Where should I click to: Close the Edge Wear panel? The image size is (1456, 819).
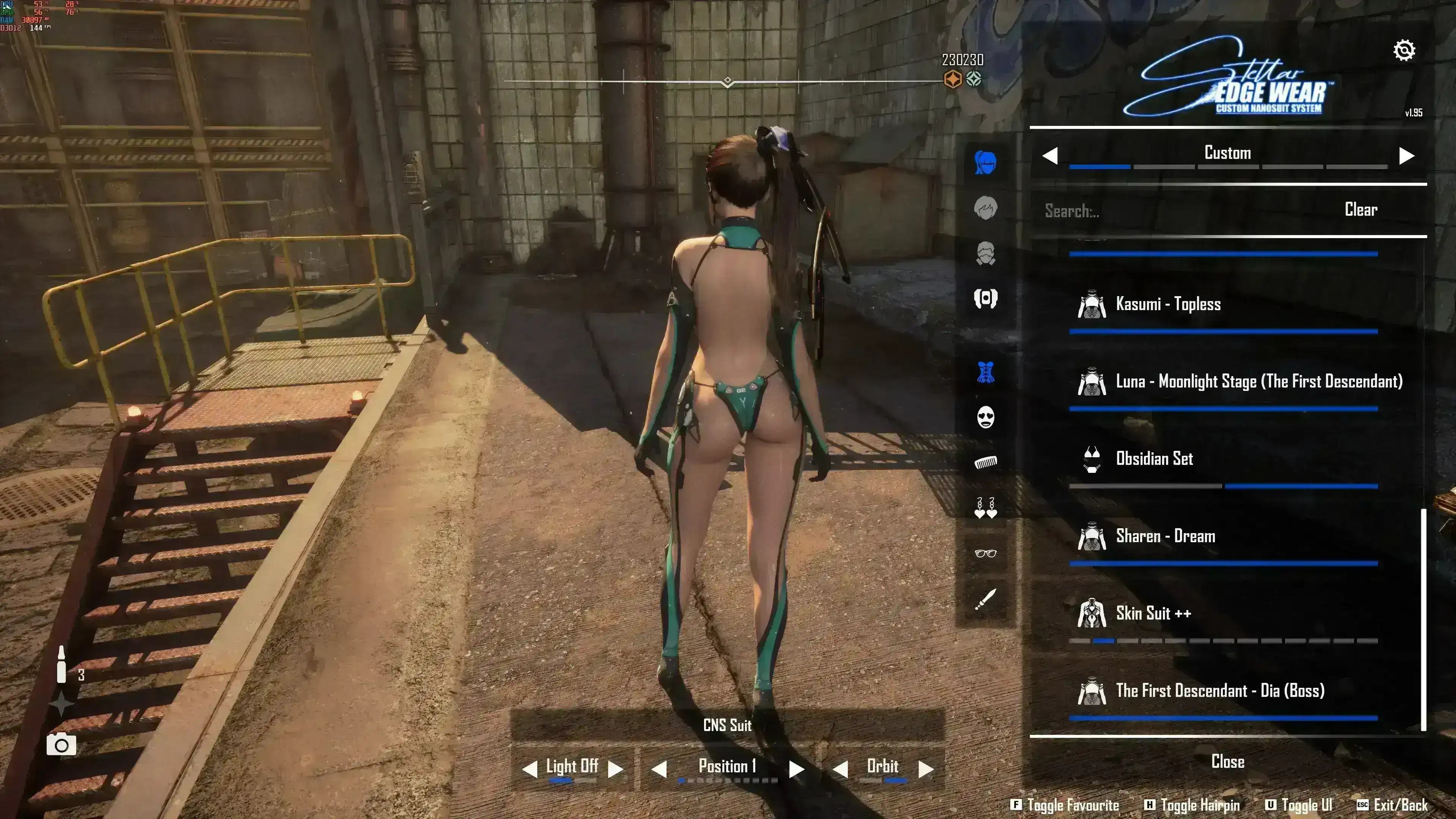(1228, 762)
